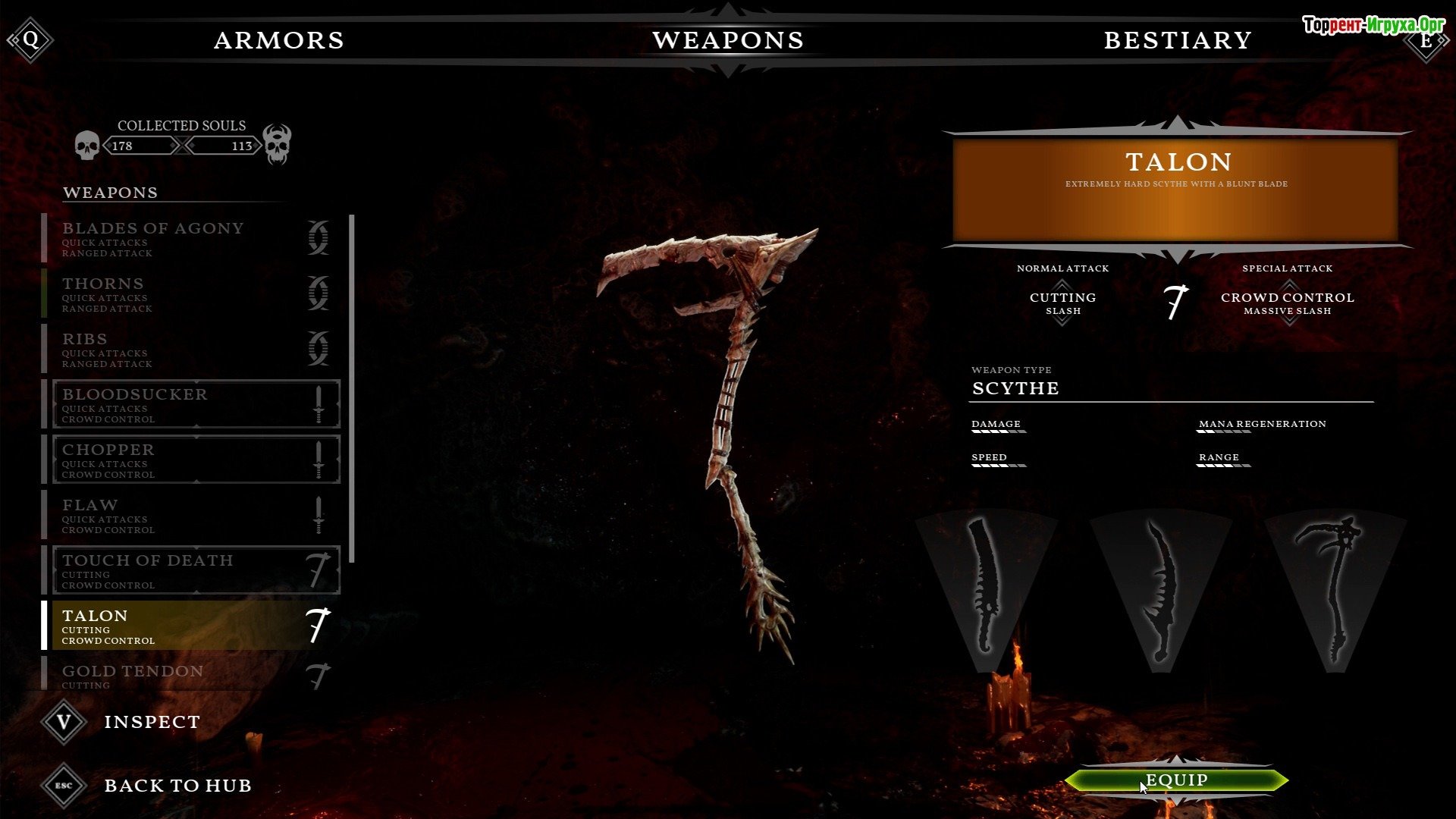
Task: Equip the Talon scythe
Action: click(x=1176, y=780)
